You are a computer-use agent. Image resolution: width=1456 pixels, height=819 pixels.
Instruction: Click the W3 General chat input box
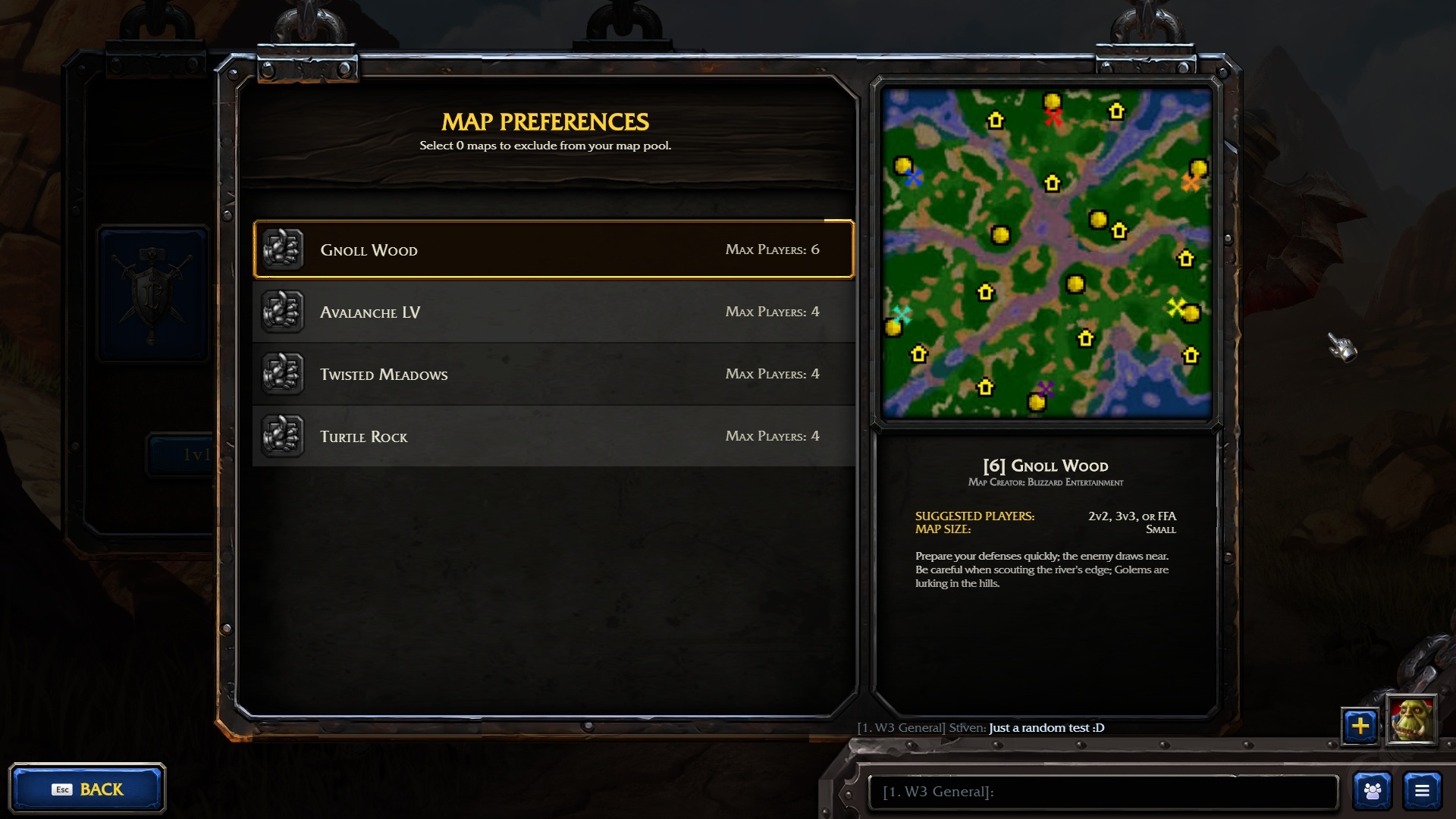(1103, 792)
